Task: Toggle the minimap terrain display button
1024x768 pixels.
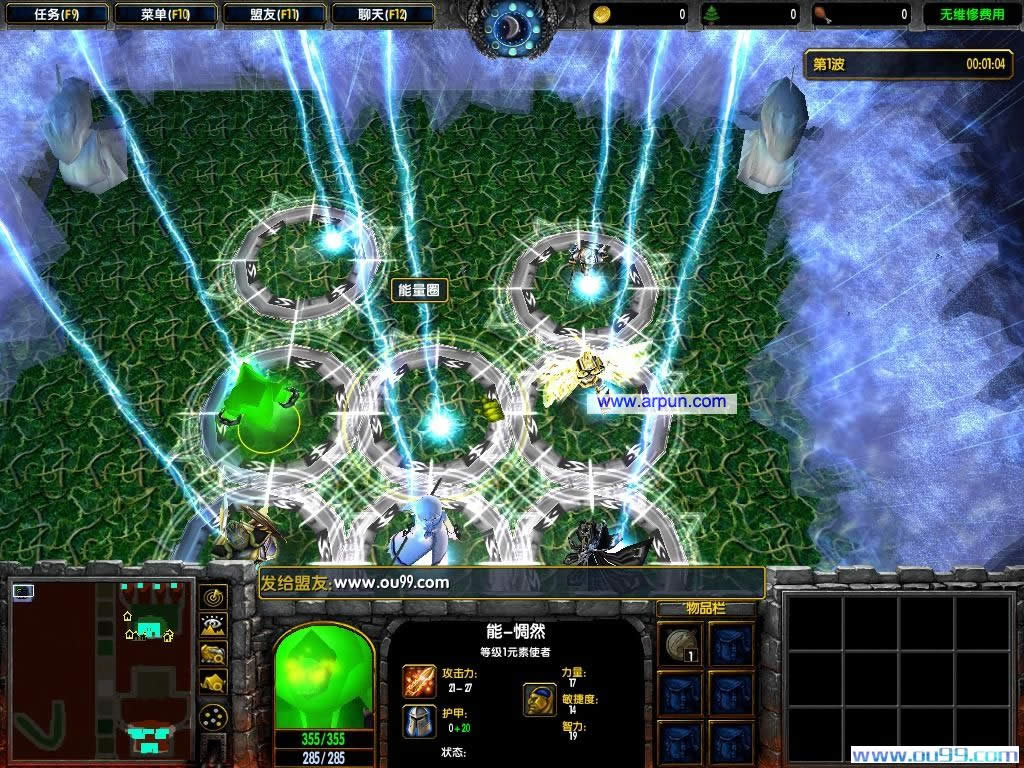Action: pos(214,626)
